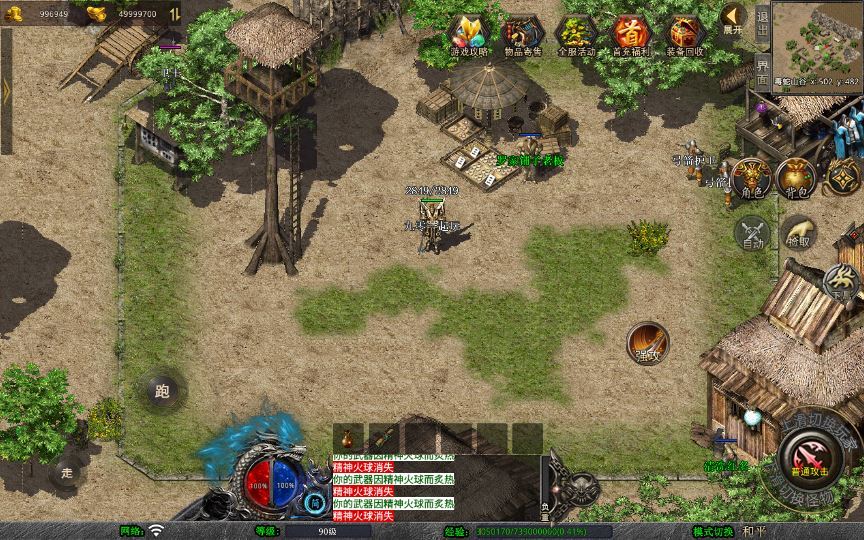Viewport: 864px width, 540px height.
Task: Use the gourd potion in the hotbar
Action: [x=349, y=437]
